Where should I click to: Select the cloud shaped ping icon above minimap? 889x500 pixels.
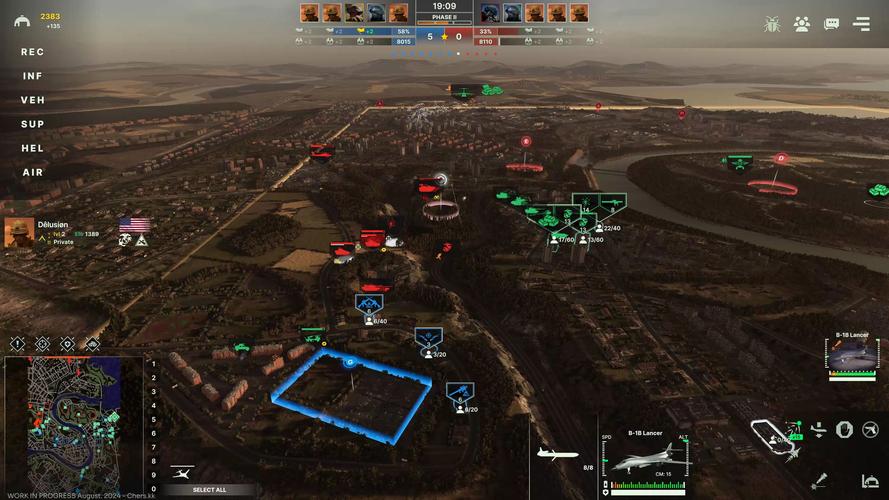click(93, 344)
